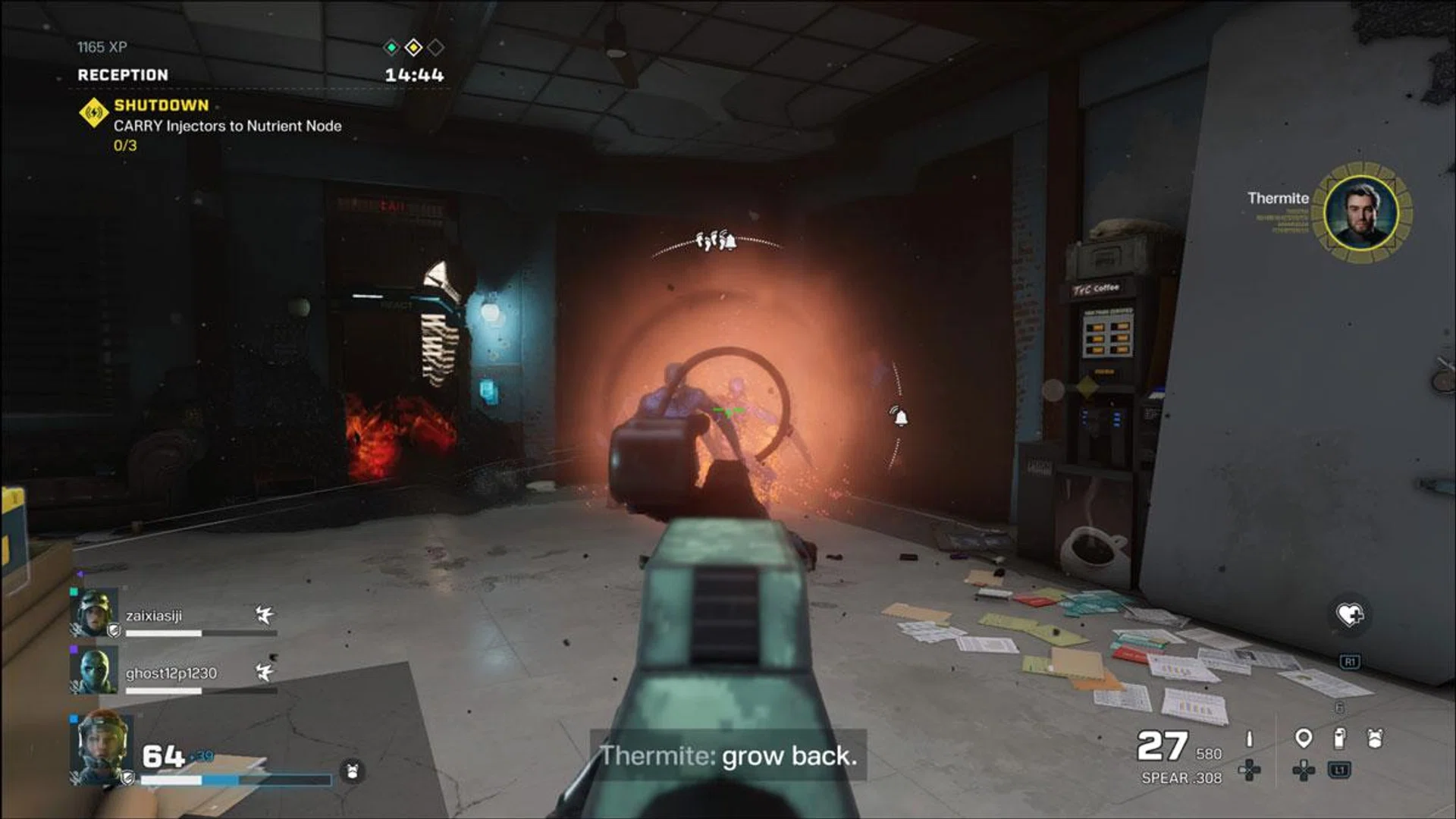Toggle the green teammate color square
1456x819 pixels.
pos(73,591)
